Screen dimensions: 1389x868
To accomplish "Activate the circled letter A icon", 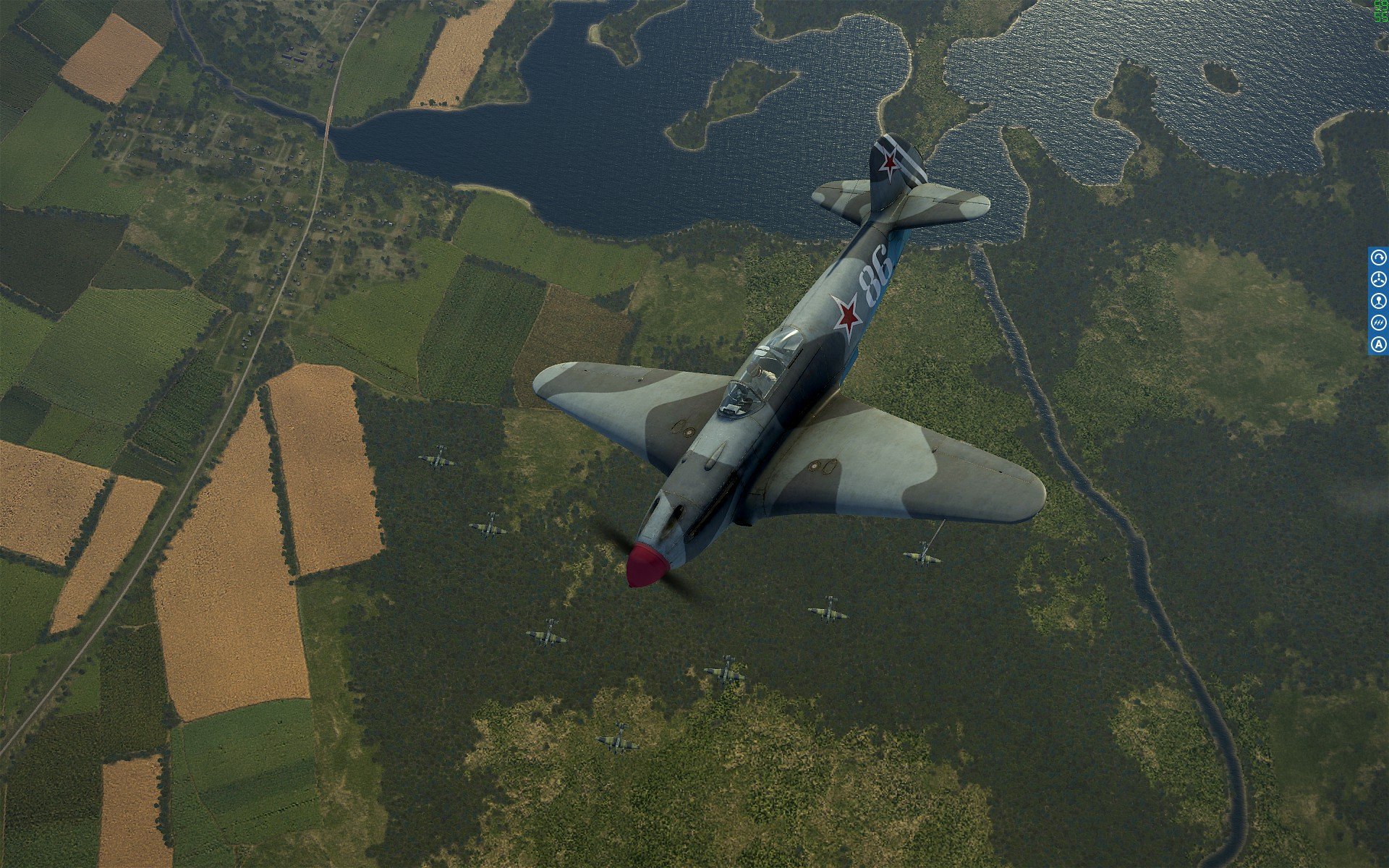I will 1379,344.
